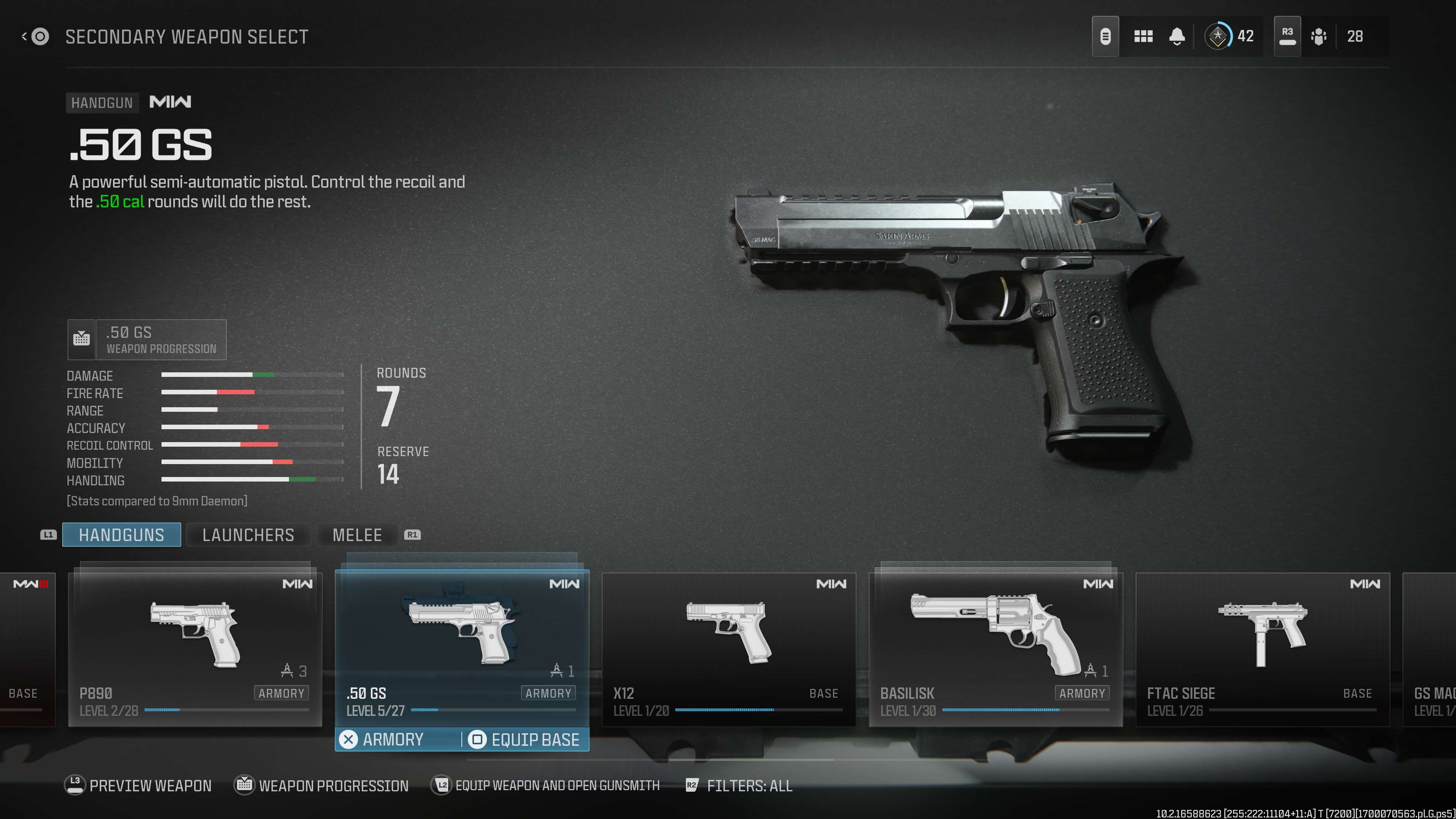Viewport: 1456px width, 819px height.
Task: Preview Weapon from bottom bar
Action: click(138, 785)
